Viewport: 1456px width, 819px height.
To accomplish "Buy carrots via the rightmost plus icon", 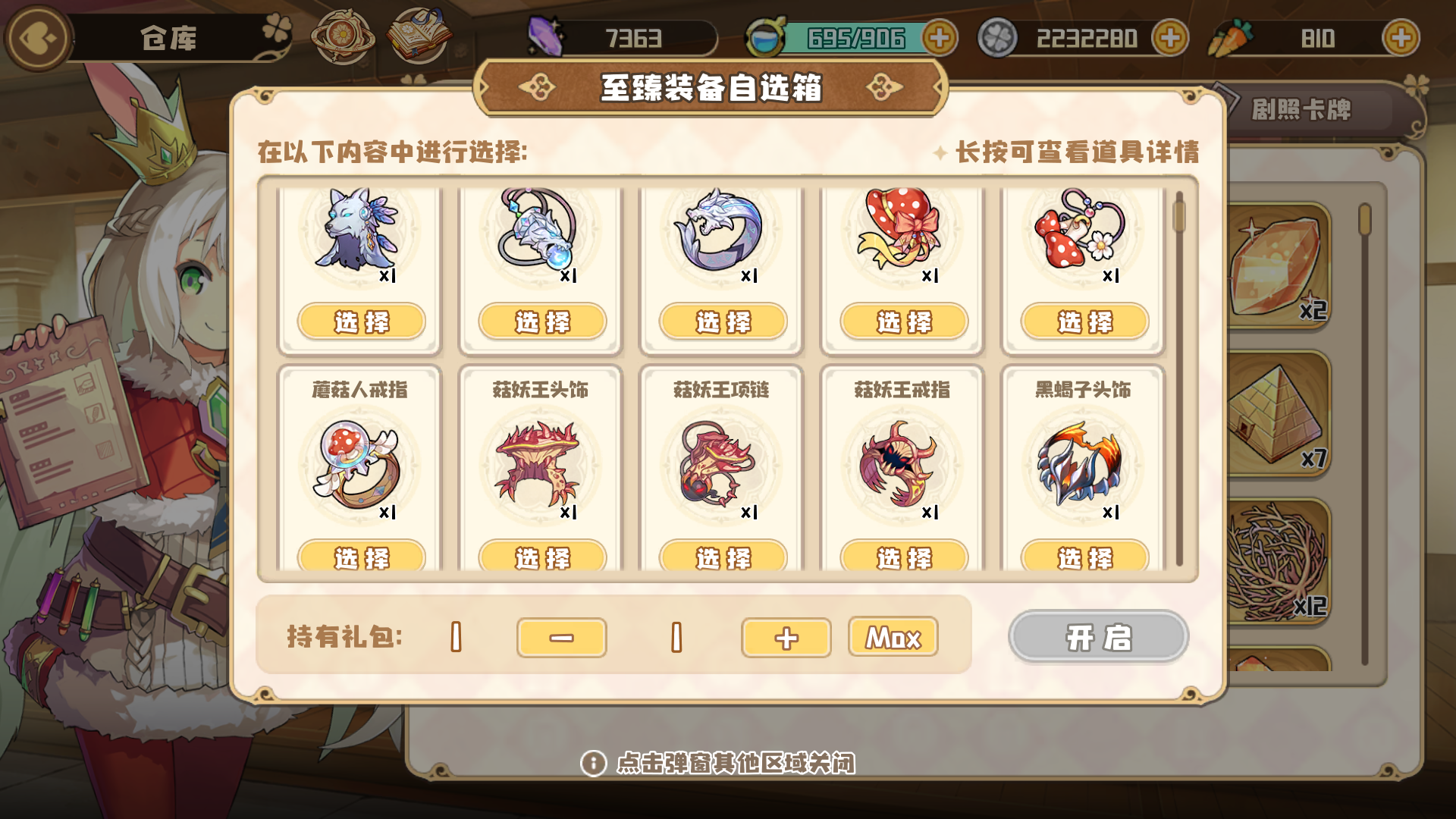I will point(1401,36).
